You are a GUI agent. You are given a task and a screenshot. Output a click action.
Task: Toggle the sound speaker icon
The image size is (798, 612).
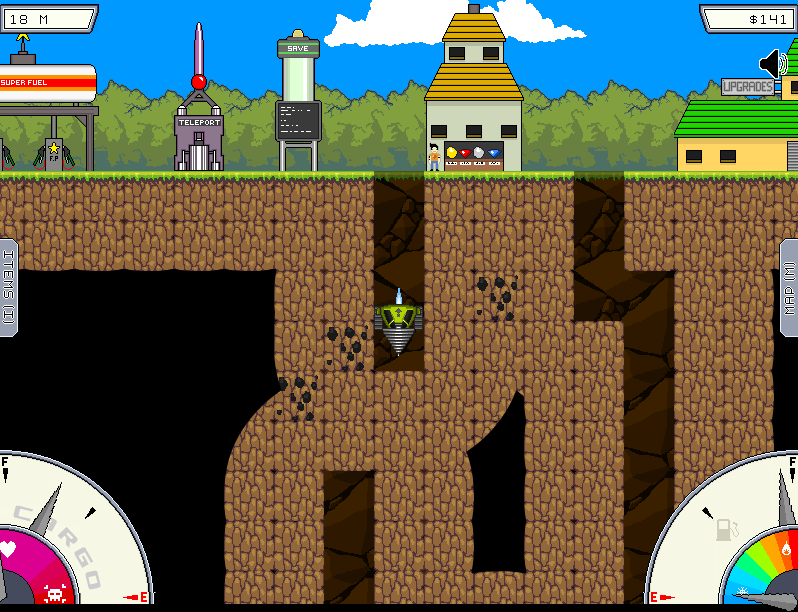[x=773, y=65]
